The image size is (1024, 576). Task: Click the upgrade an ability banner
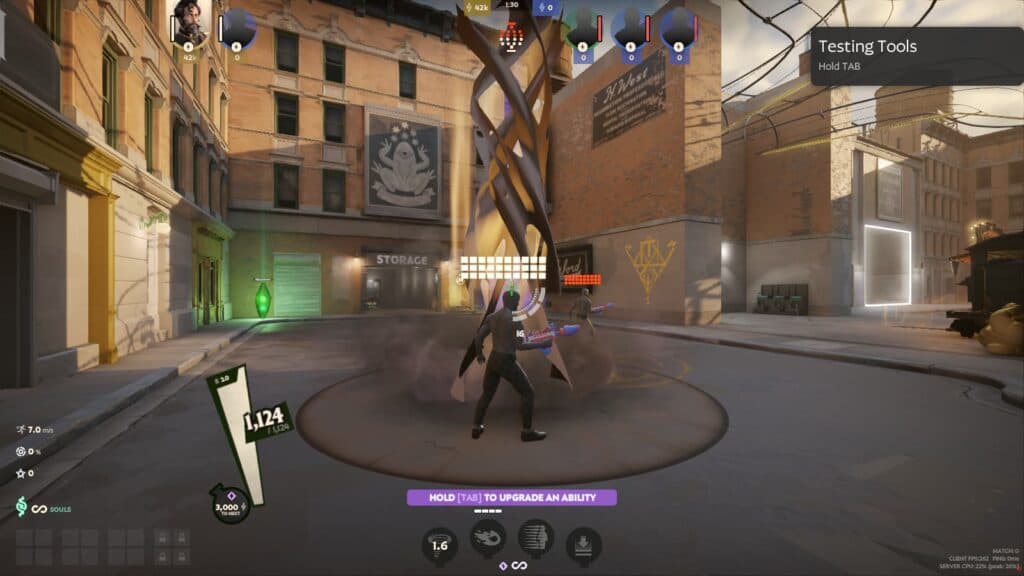coord(511,497)
